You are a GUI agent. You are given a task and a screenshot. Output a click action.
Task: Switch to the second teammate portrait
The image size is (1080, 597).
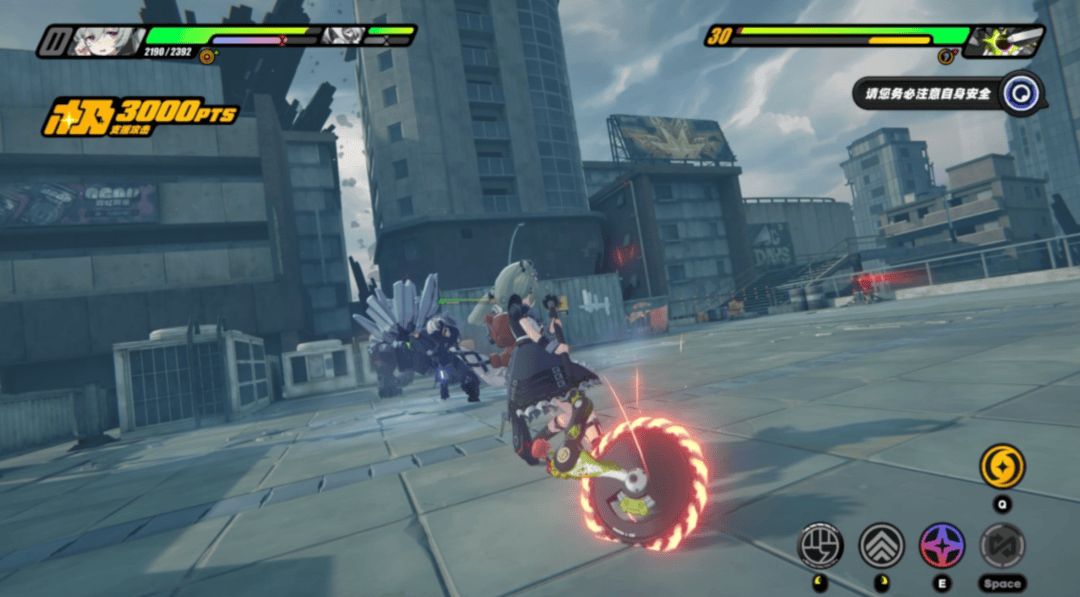[341, 37]
